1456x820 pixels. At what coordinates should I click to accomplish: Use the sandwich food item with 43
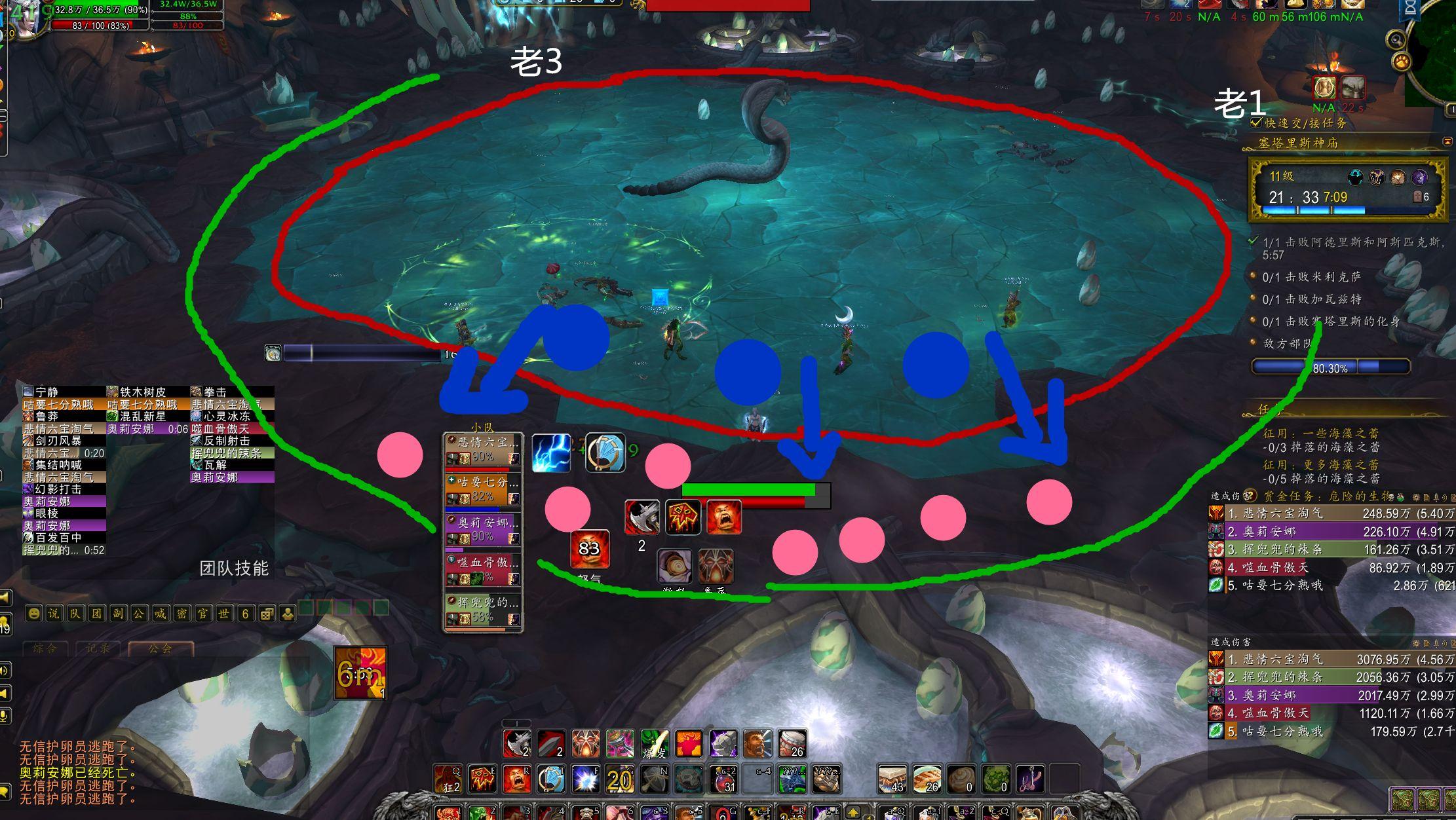point(892,779)
